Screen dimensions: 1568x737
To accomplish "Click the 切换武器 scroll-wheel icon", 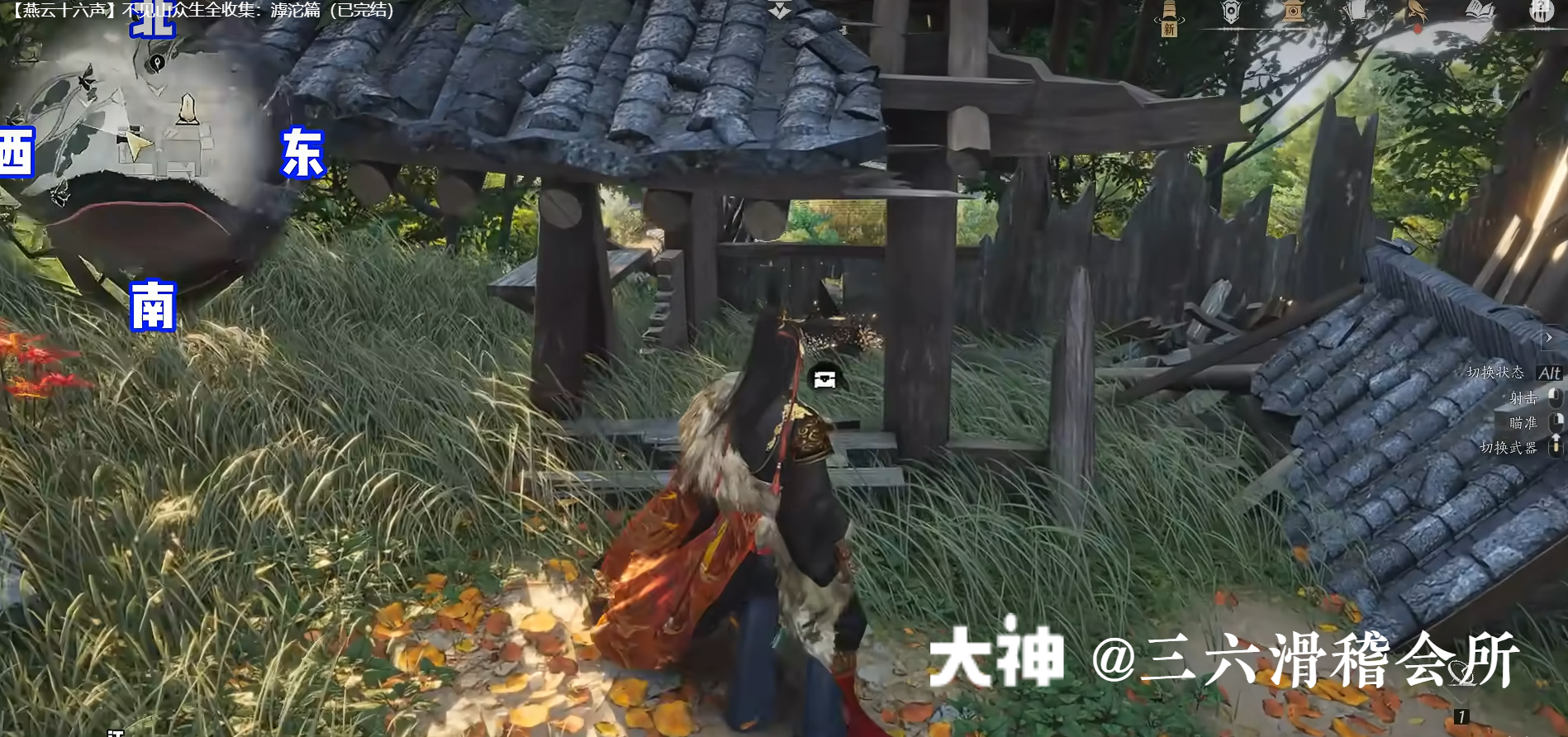I will click(1556, 445).
